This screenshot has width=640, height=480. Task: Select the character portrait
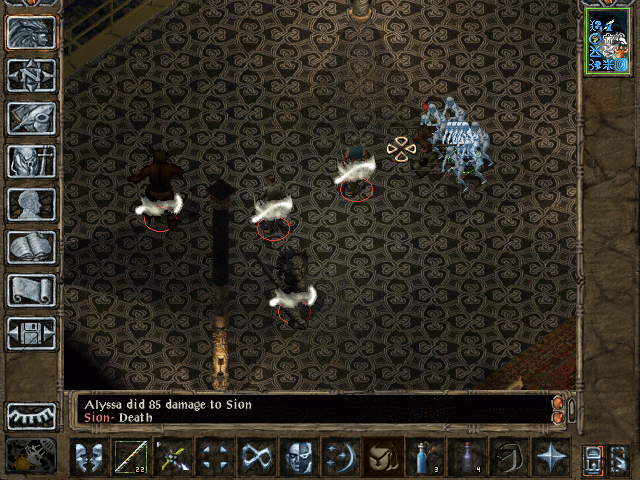[x=607, y=43]
